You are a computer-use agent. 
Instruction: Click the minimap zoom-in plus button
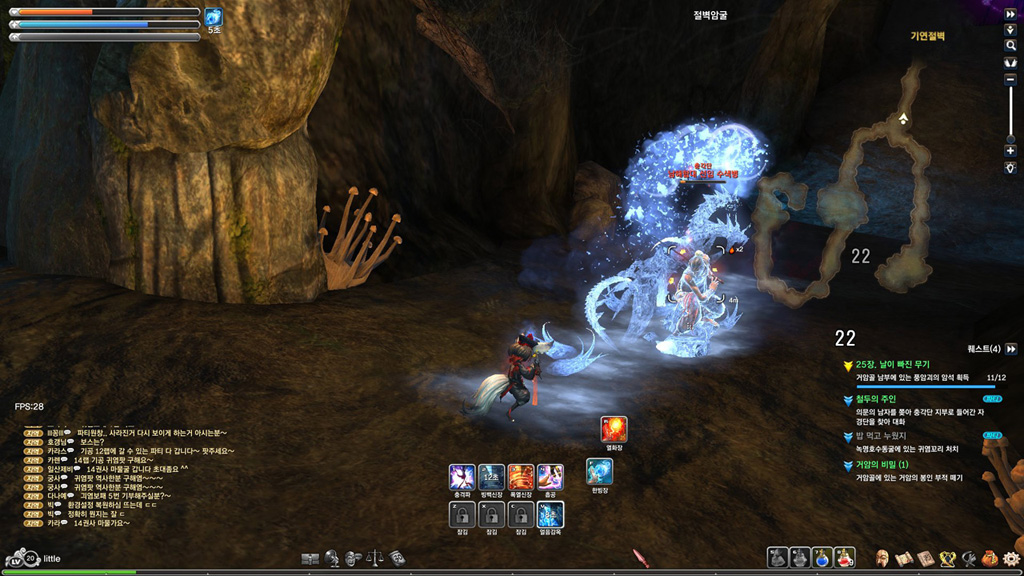(x=1010, y=151)
